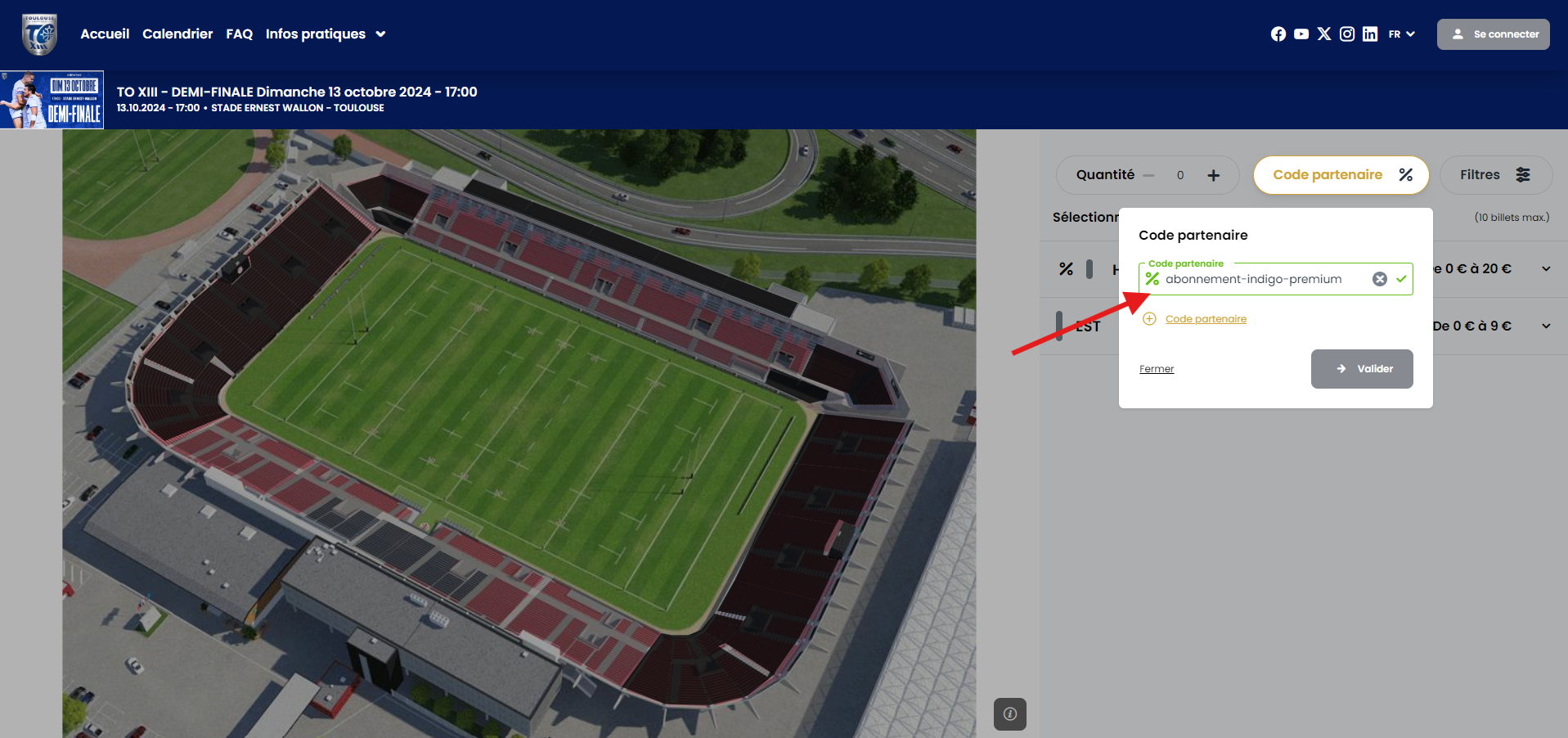This screenshot has height=738, width=1568.
Task: Open the FAQ page
Action: [x=239, y=34]
